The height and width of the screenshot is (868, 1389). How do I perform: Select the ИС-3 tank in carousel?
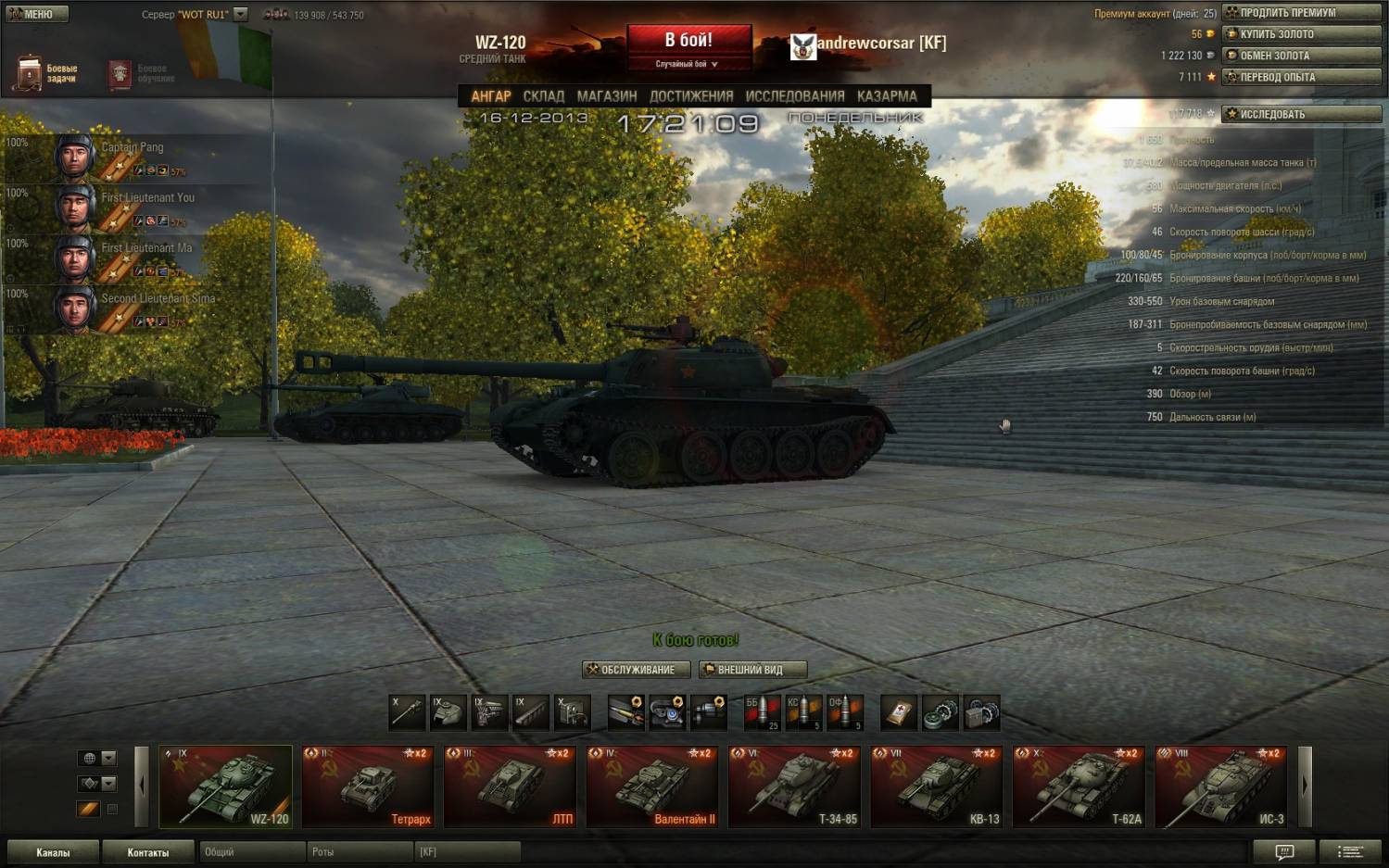[x=1221, y=786]
